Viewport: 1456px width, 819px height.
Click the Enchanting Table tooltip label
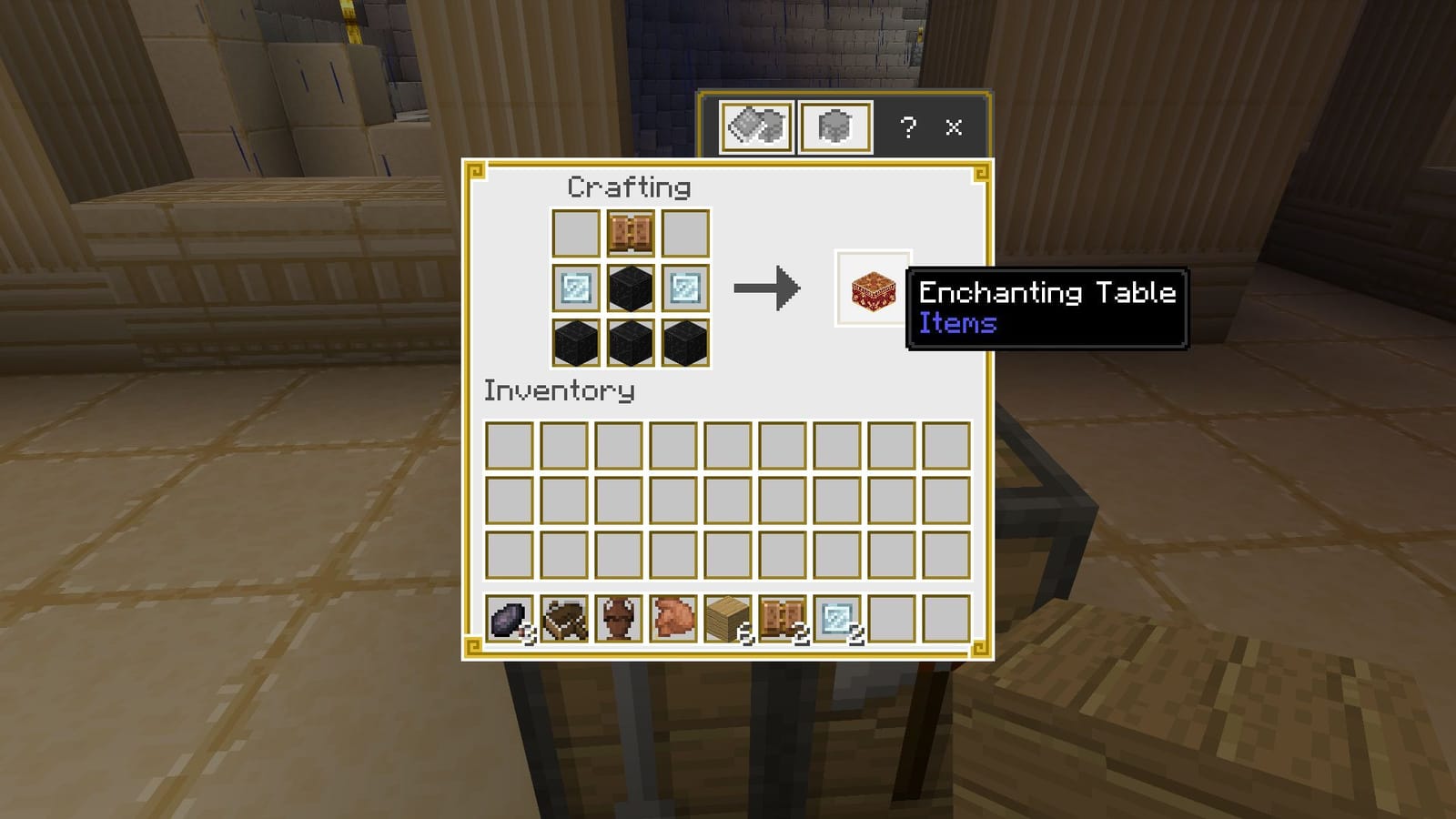coord(1046,293)
